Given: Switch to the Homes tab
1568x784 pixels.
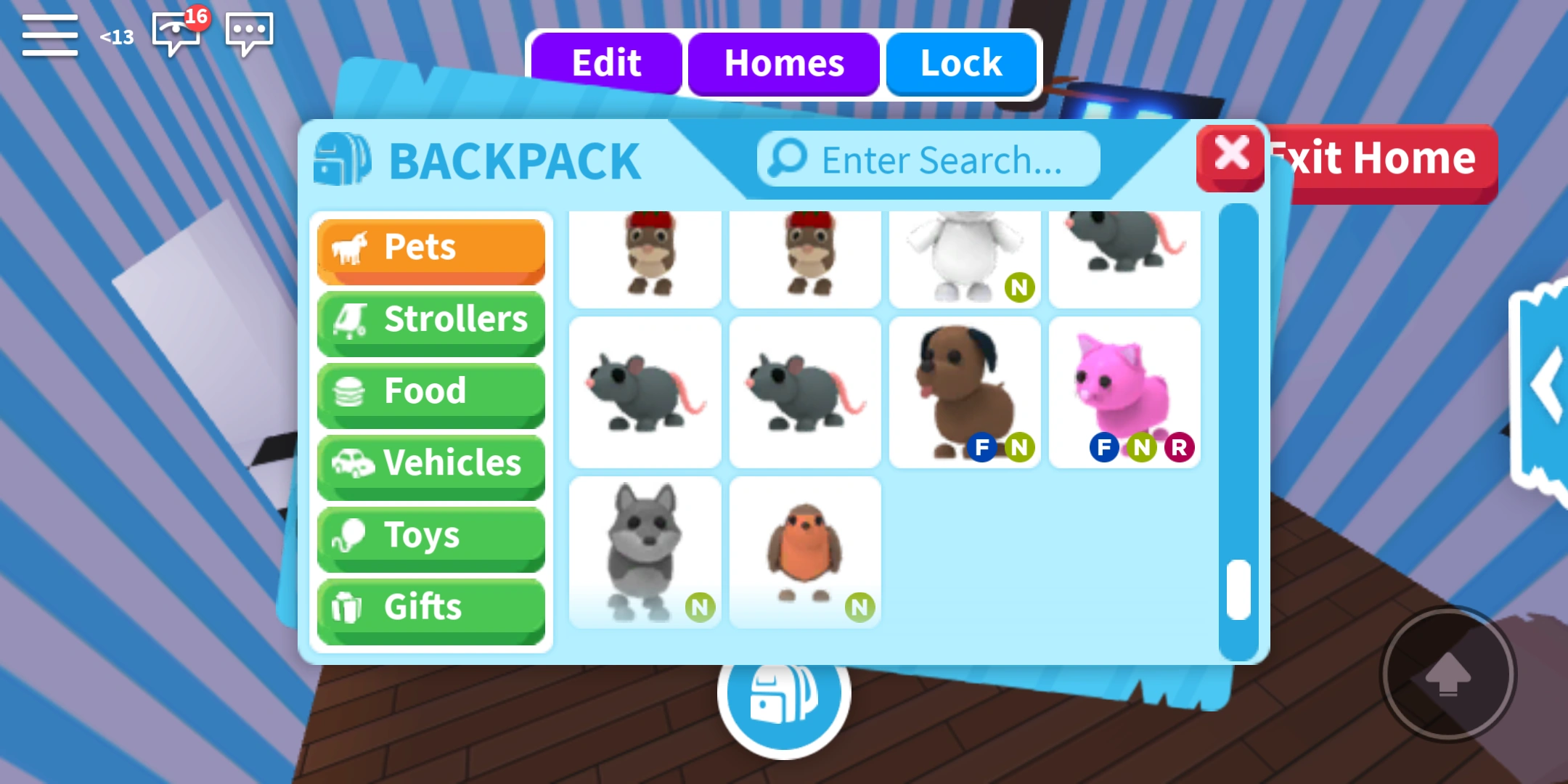Looking at the screenshot, I should [783, 64].
